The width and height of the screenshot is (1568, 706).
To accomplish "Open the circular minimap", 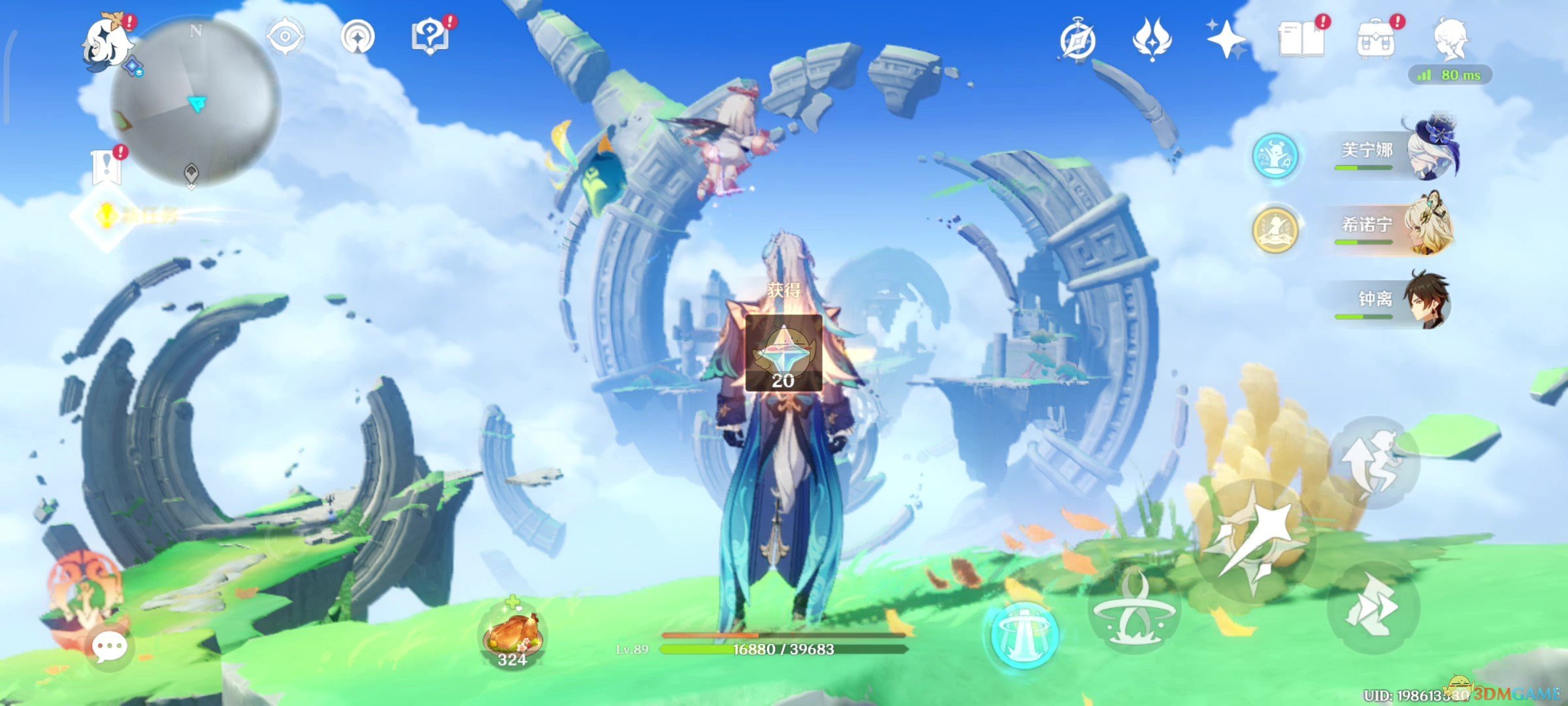I will pos(196,101).
